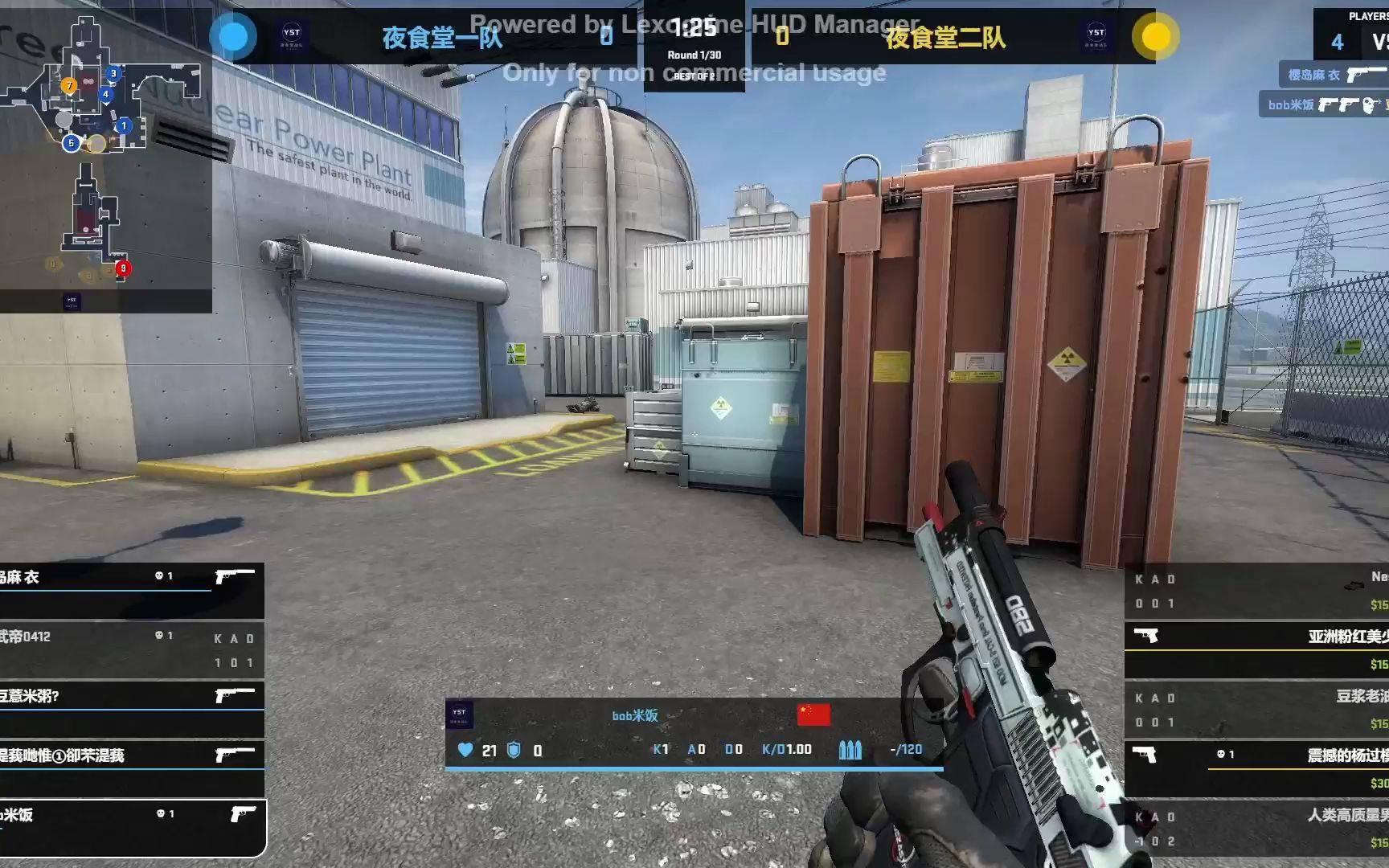Click the health heart icon on bob米饭's bar
Screen dimensions: 1389x868
465,748
